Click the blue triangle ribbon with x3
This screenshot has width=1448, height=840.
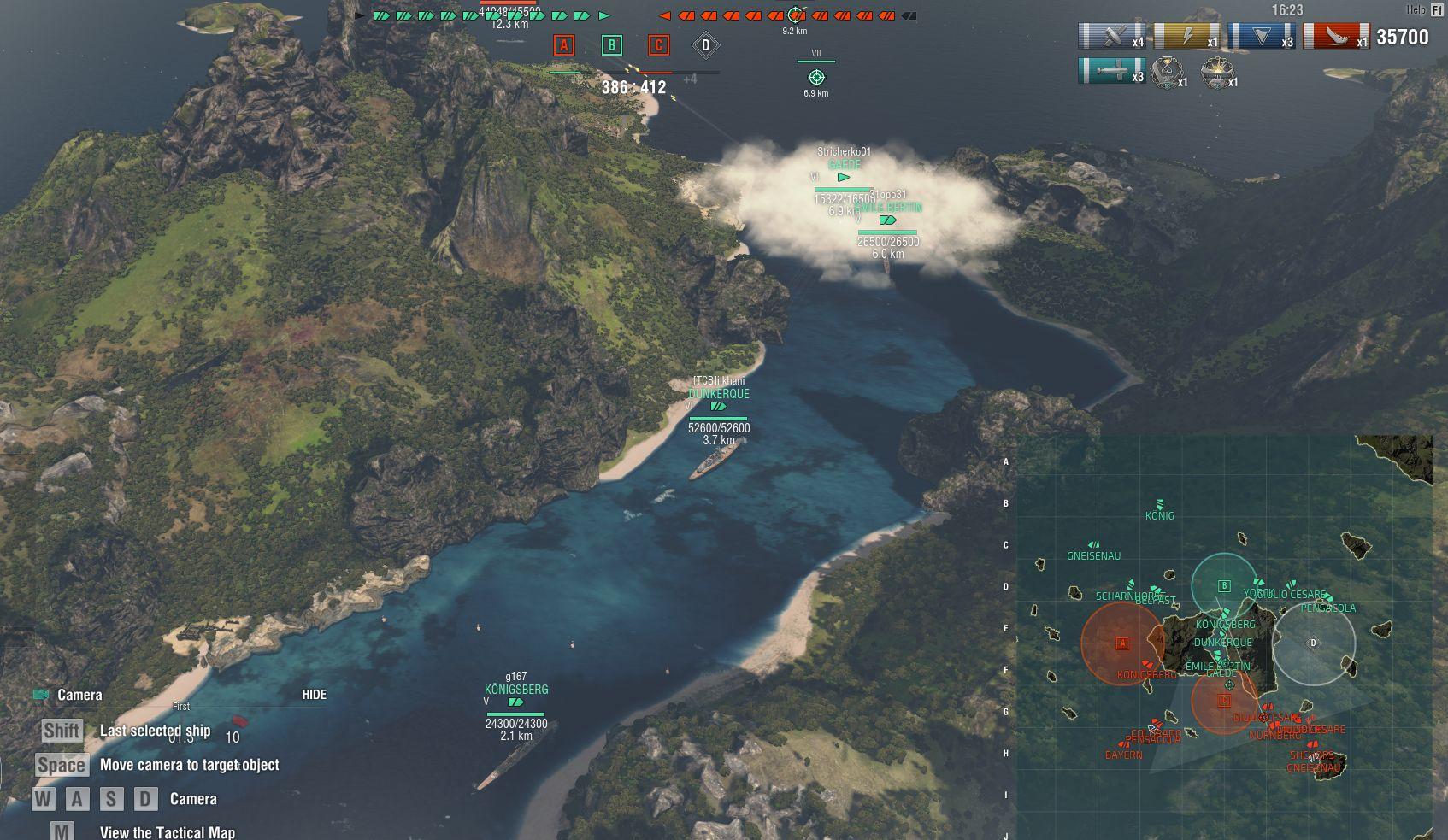pyautogui.click(x=1261, y=37)
